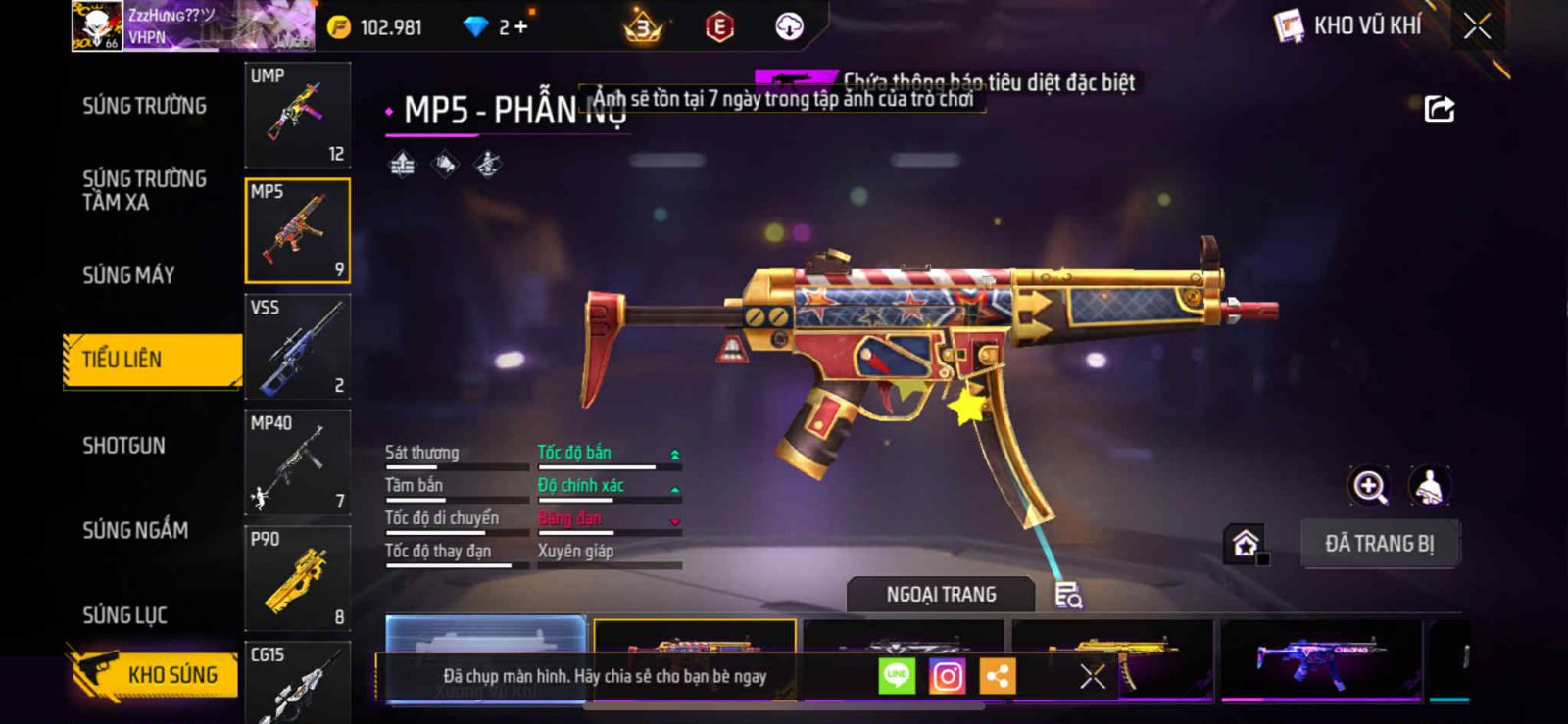
Task: Click the ĐÃ TRANG BỊ button
Action: click(1379, 544)
